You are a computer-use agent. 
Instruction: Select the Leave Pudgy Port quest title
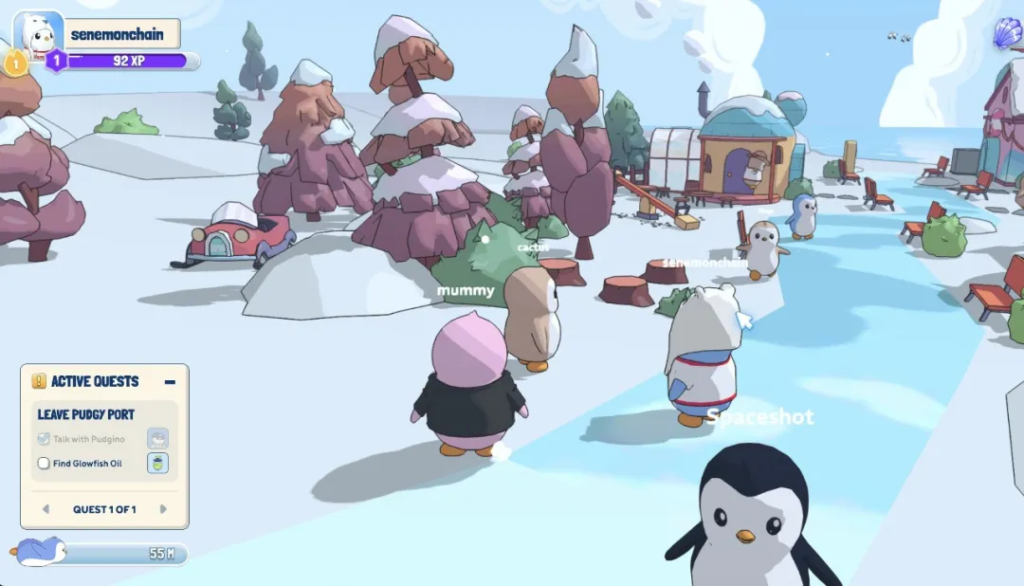pos(86,414)
